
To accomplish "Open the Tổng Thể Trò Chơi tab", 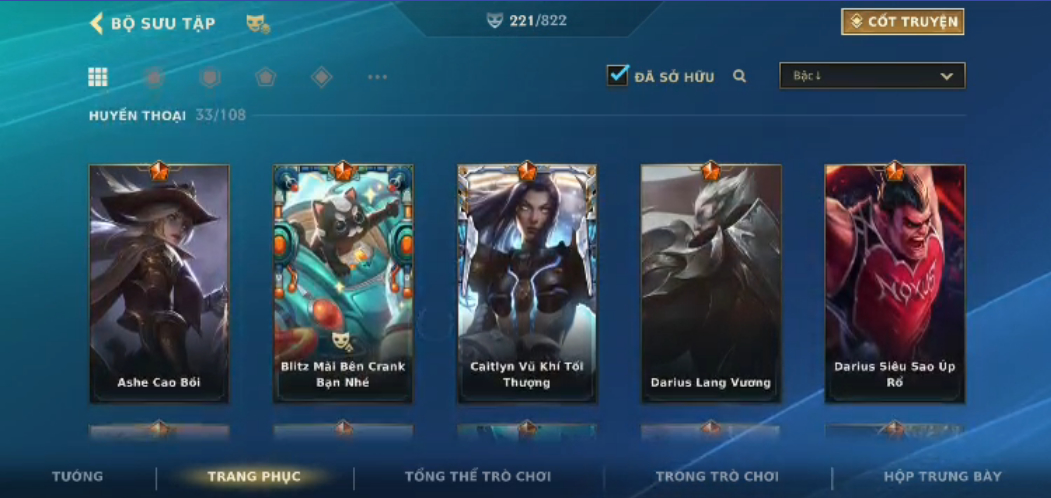I will 479,477.
